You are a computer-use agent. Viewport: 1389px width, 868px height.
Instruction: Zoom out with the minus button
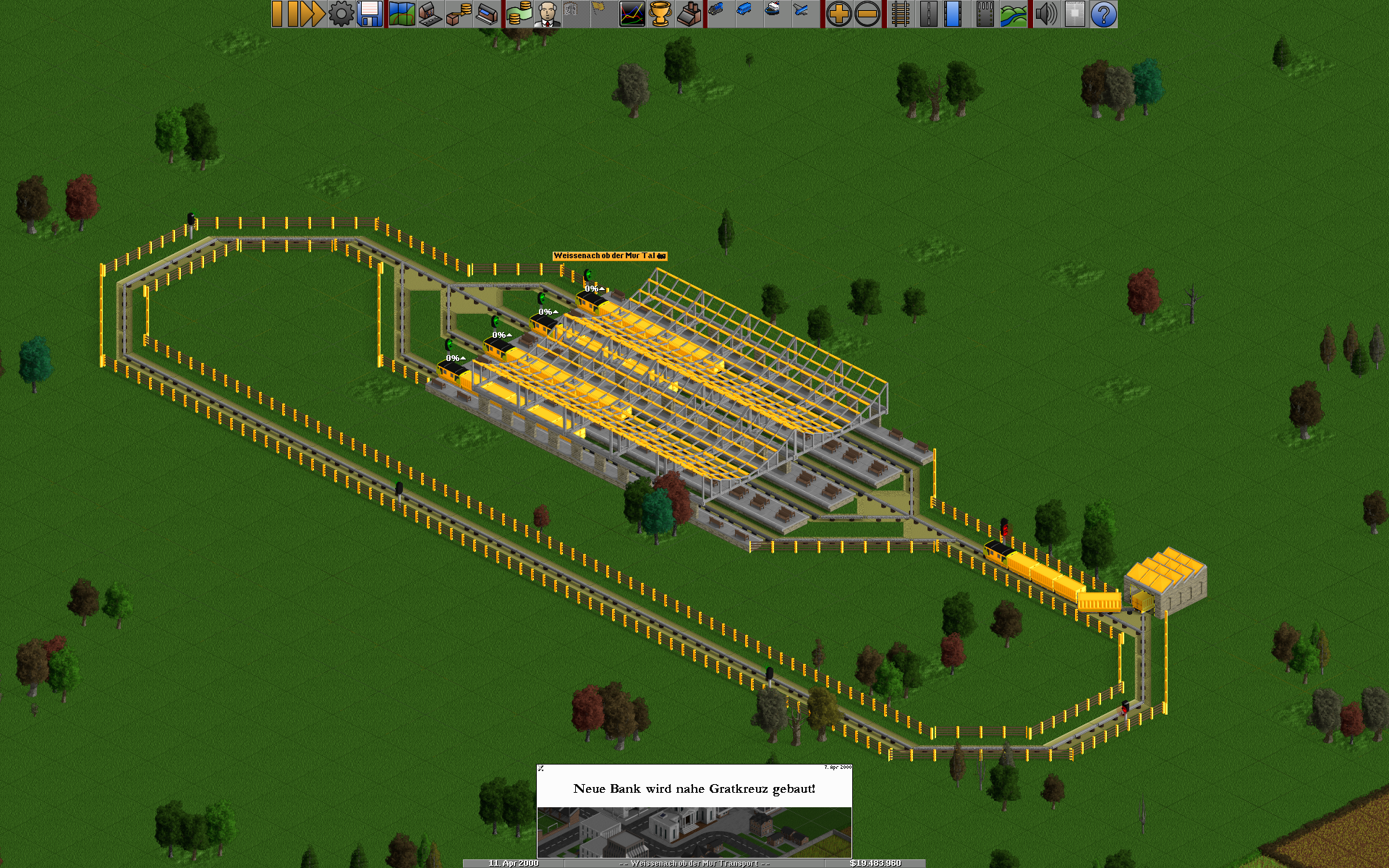[x=867, y=14]
